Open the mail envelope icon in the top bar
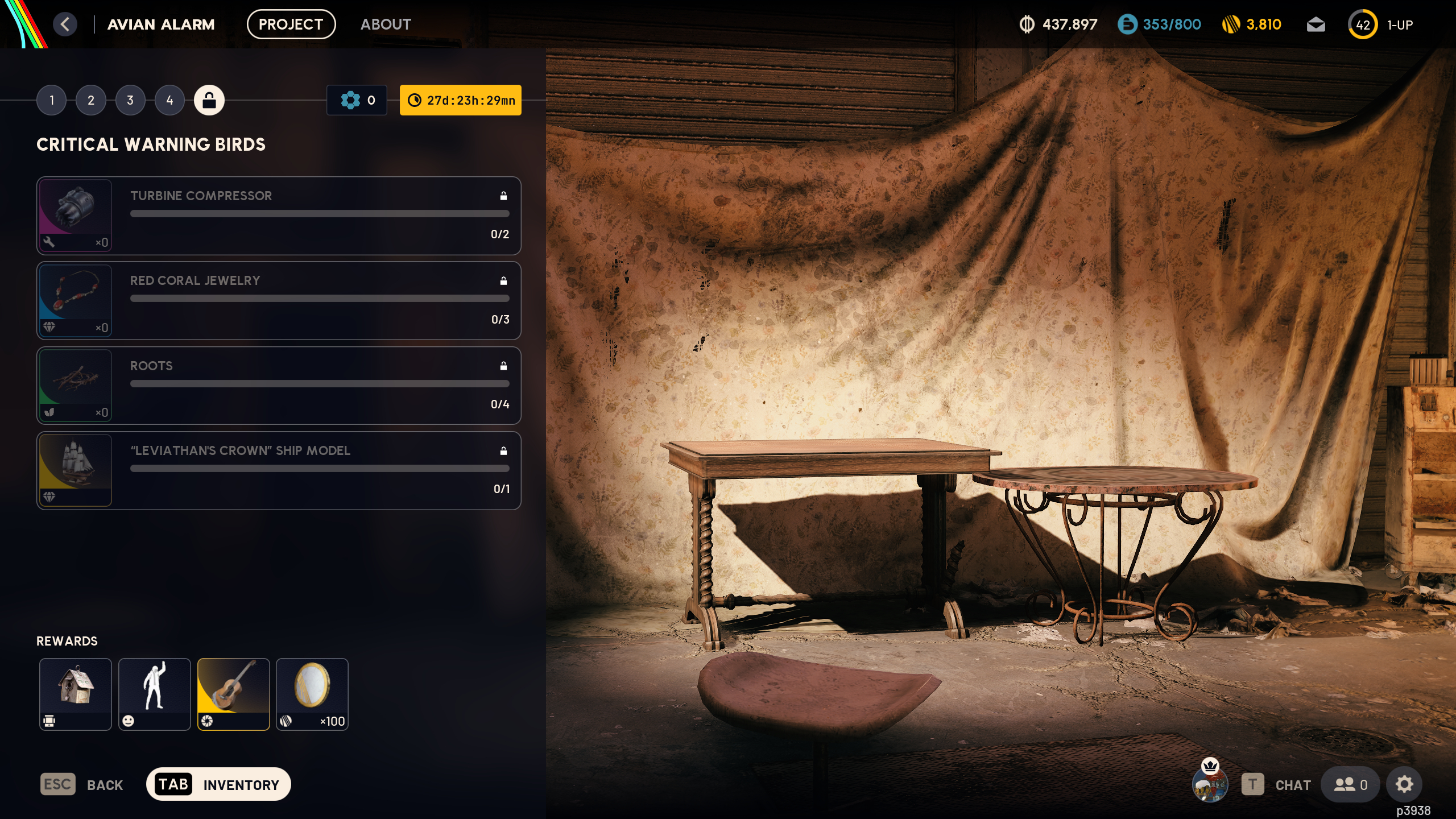 [1316, 24]
